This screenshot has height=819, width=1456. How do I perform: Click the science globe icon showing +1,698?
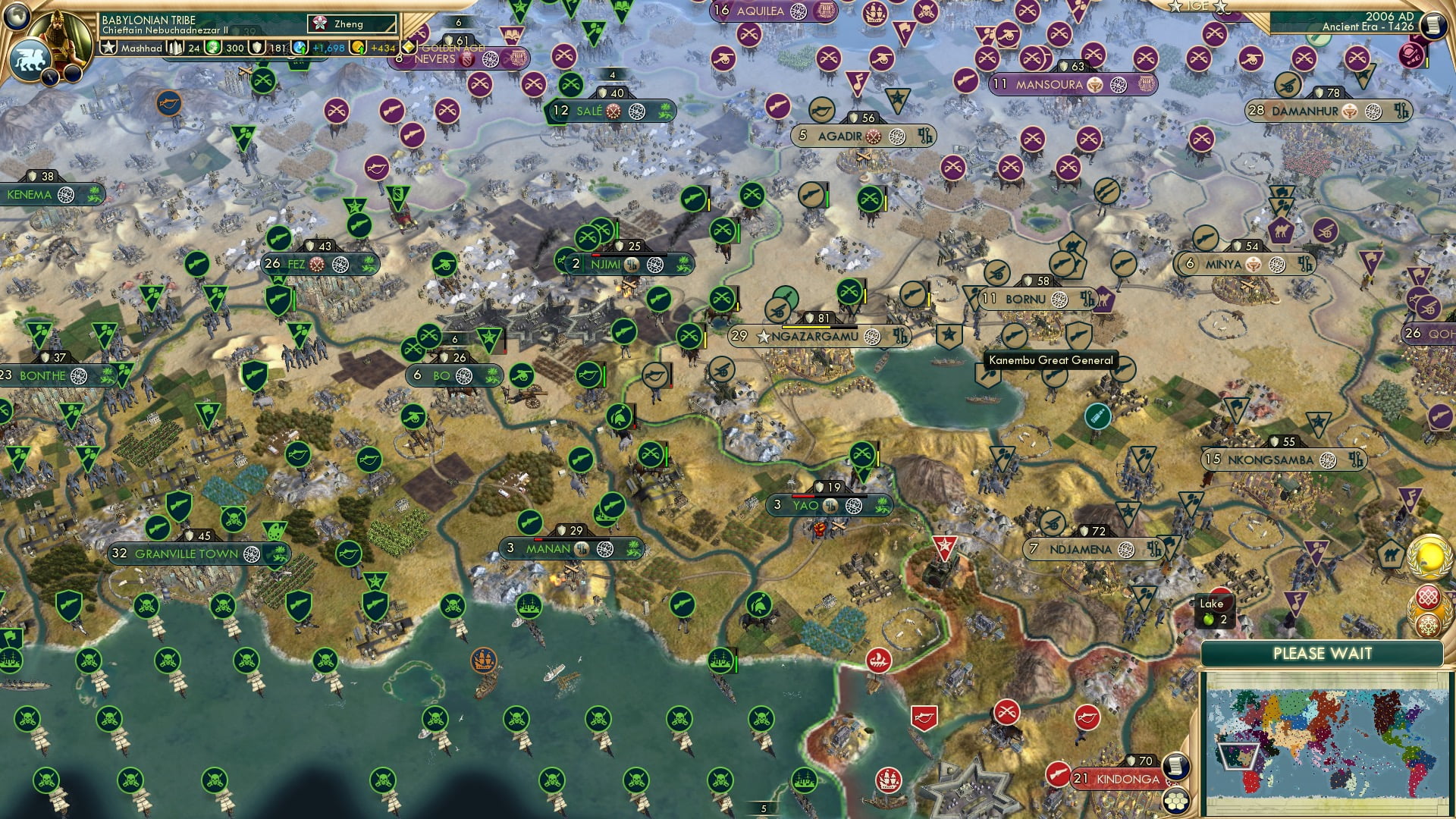point(298,47)
